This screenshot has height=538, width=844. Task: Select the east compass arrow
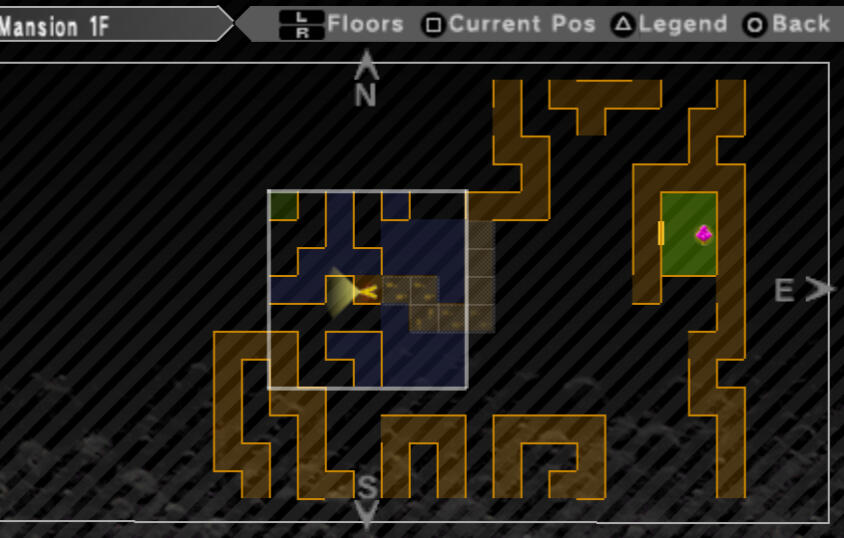click(820, 290)
